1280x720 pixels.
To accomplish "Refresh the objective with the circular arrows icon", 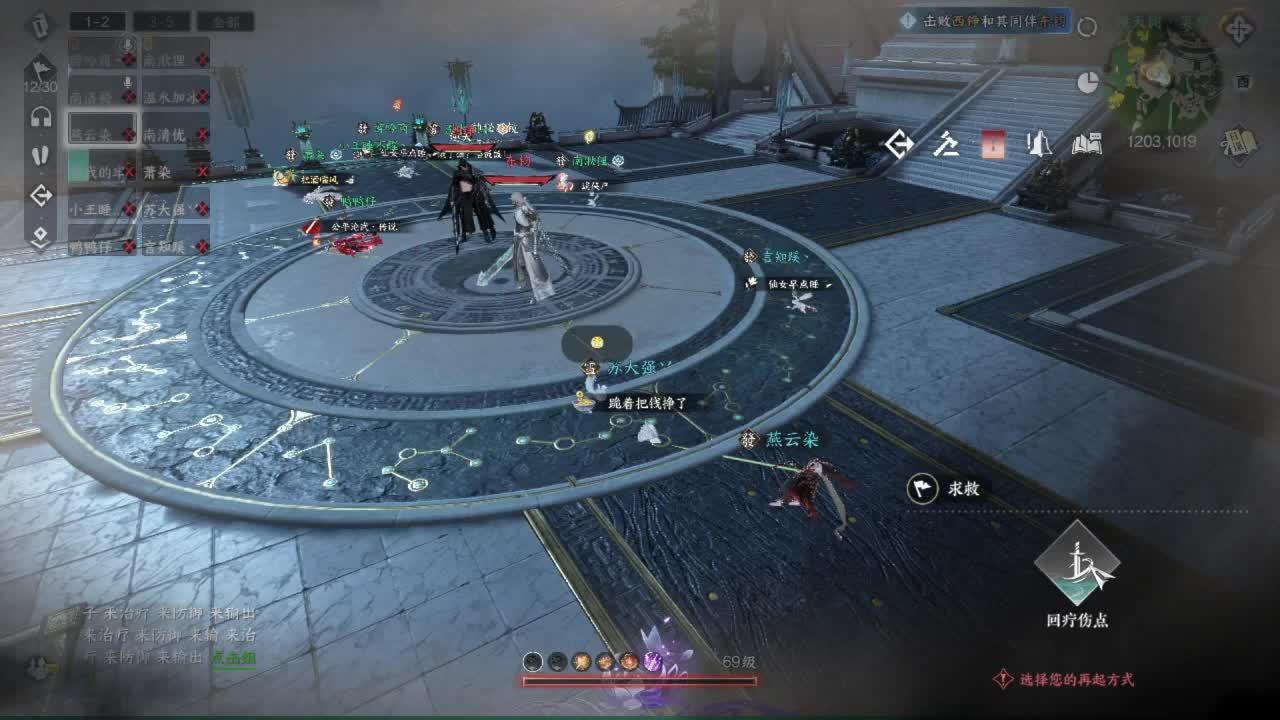I will pyautogui.click(x=1087, y=27).
